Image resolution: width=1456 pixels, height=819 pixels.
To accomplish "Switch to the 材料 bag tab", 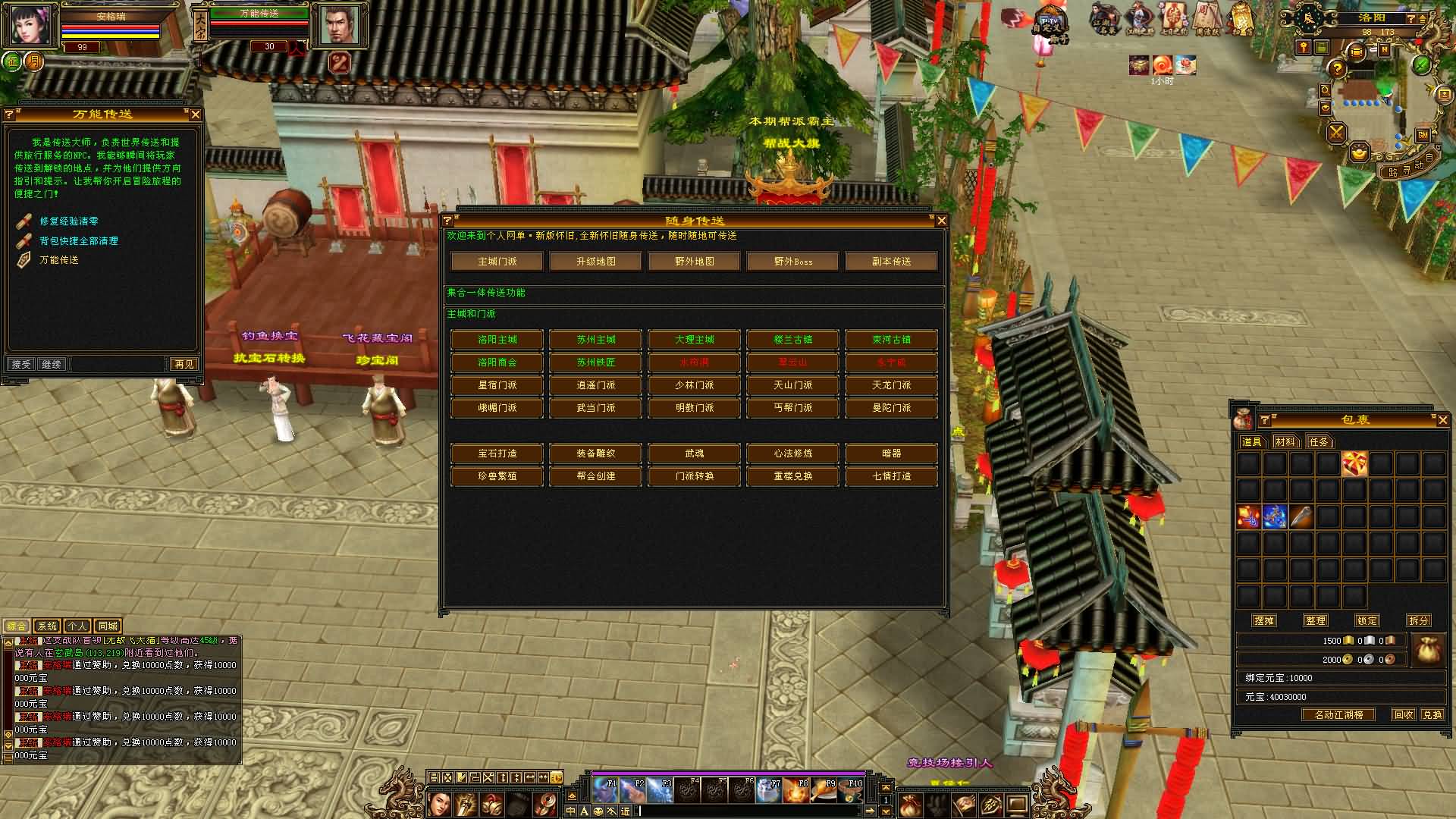I will click(x=1285, y=442).
